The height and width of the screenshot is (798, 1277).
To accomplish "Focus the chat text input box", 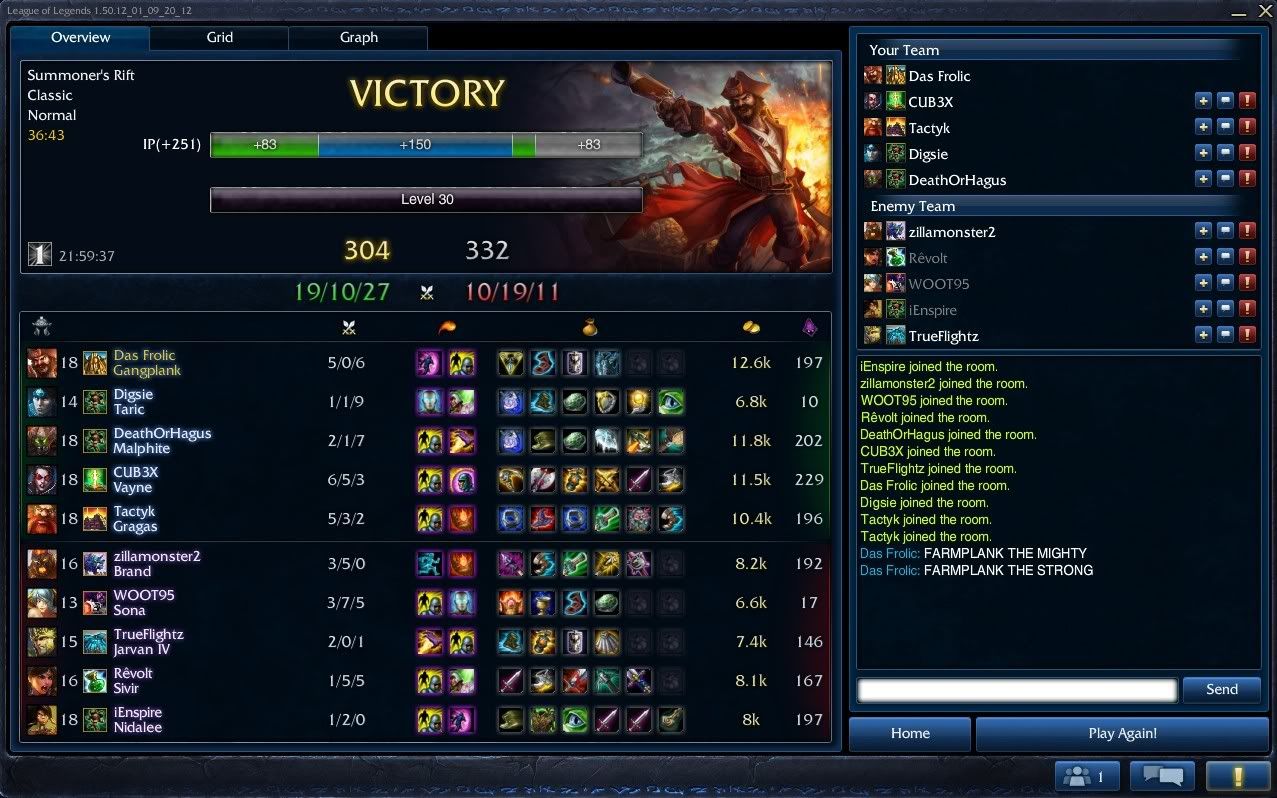I will click(1017, 689).
